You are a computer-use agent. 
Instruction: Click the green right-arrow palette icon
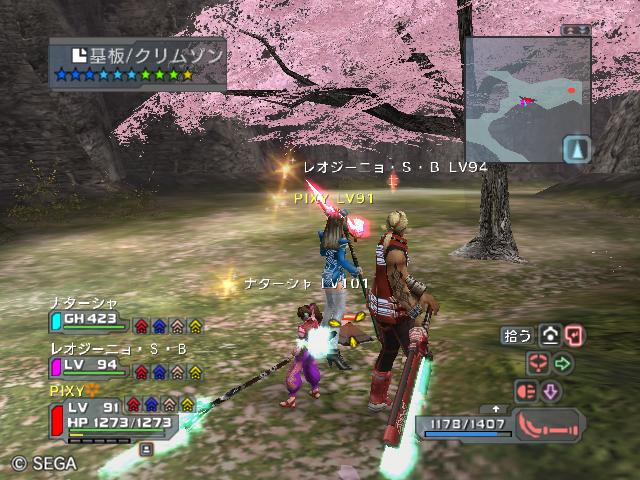562,363
